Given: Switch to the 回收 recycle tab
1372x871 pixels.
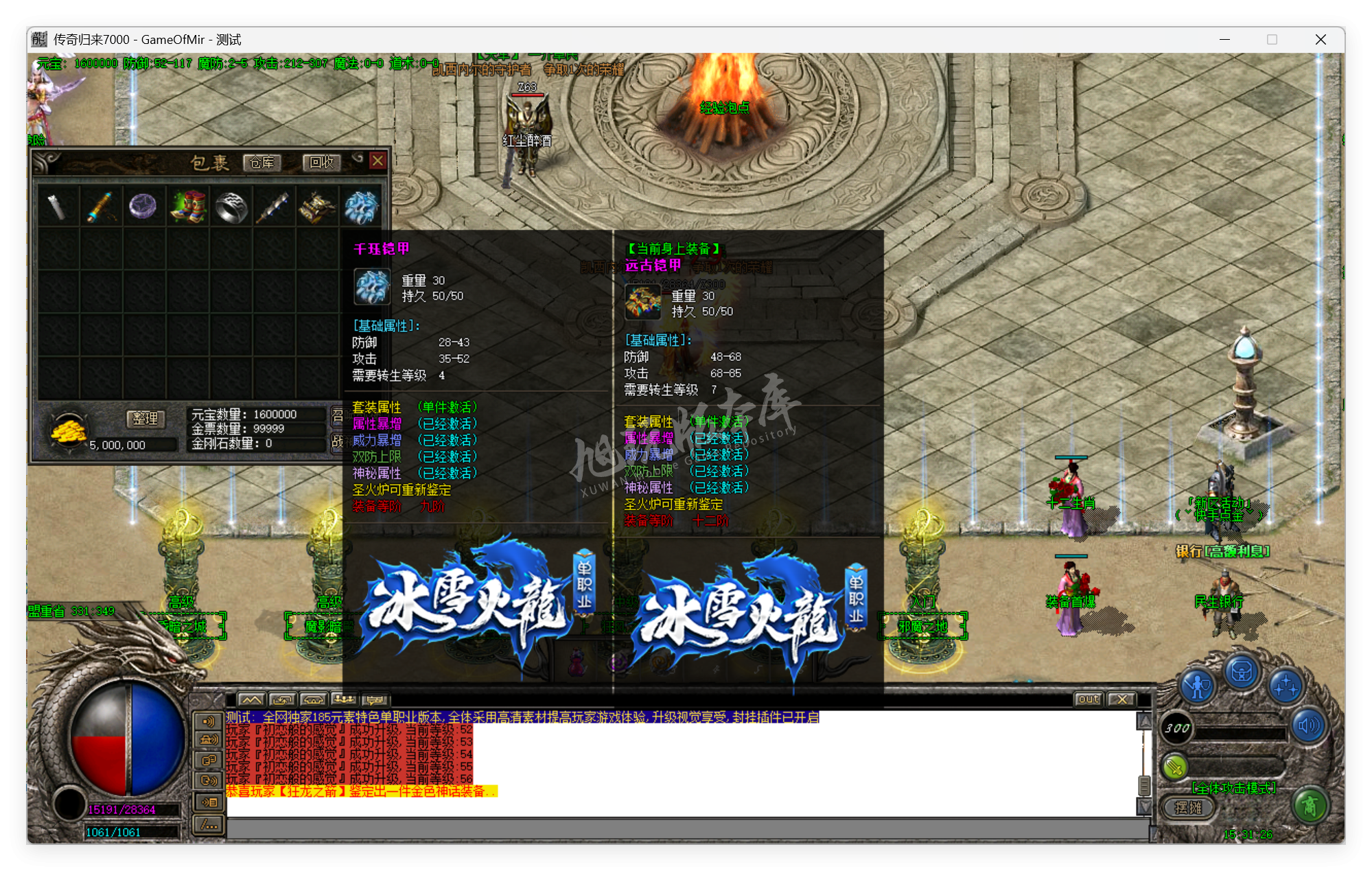Looking at the screenshot, I should (x=321, y=163).
